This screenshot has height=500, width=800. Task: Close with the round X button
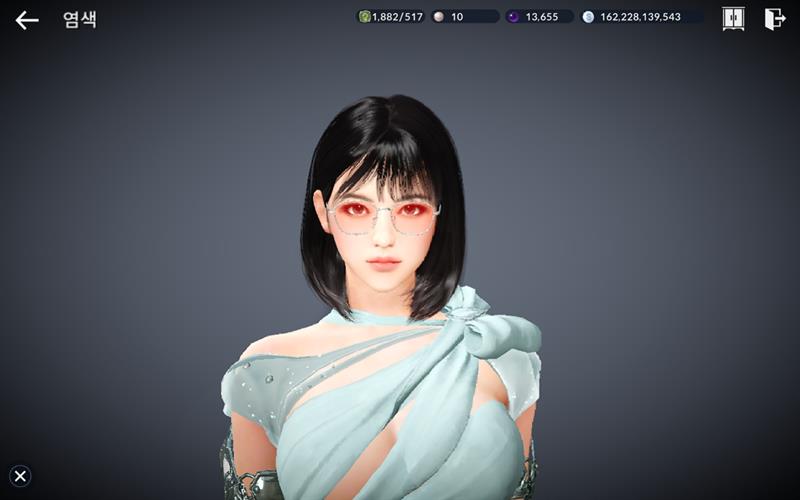tap(20, 476)
